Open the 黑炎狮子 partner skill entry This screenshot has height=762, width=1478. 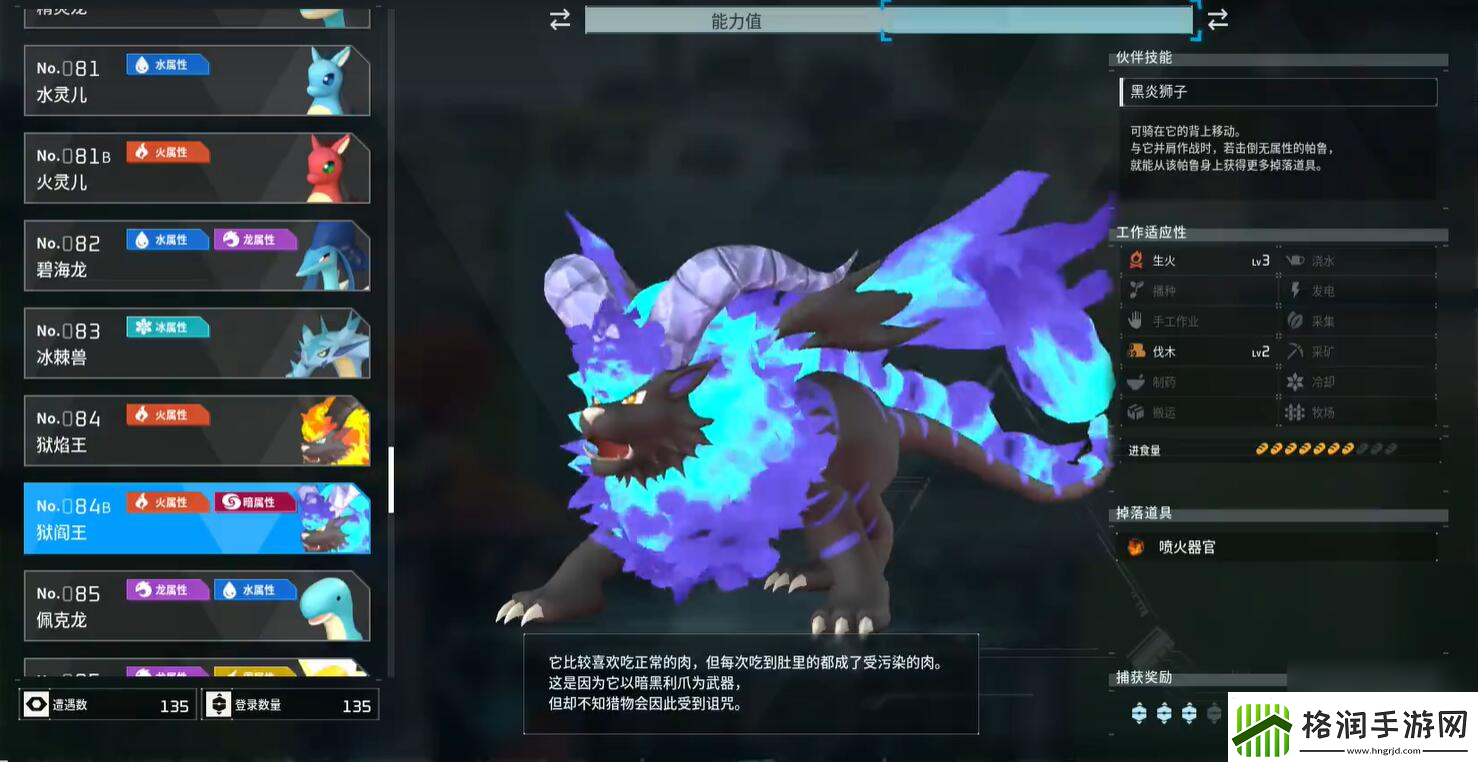point(1277,91)
